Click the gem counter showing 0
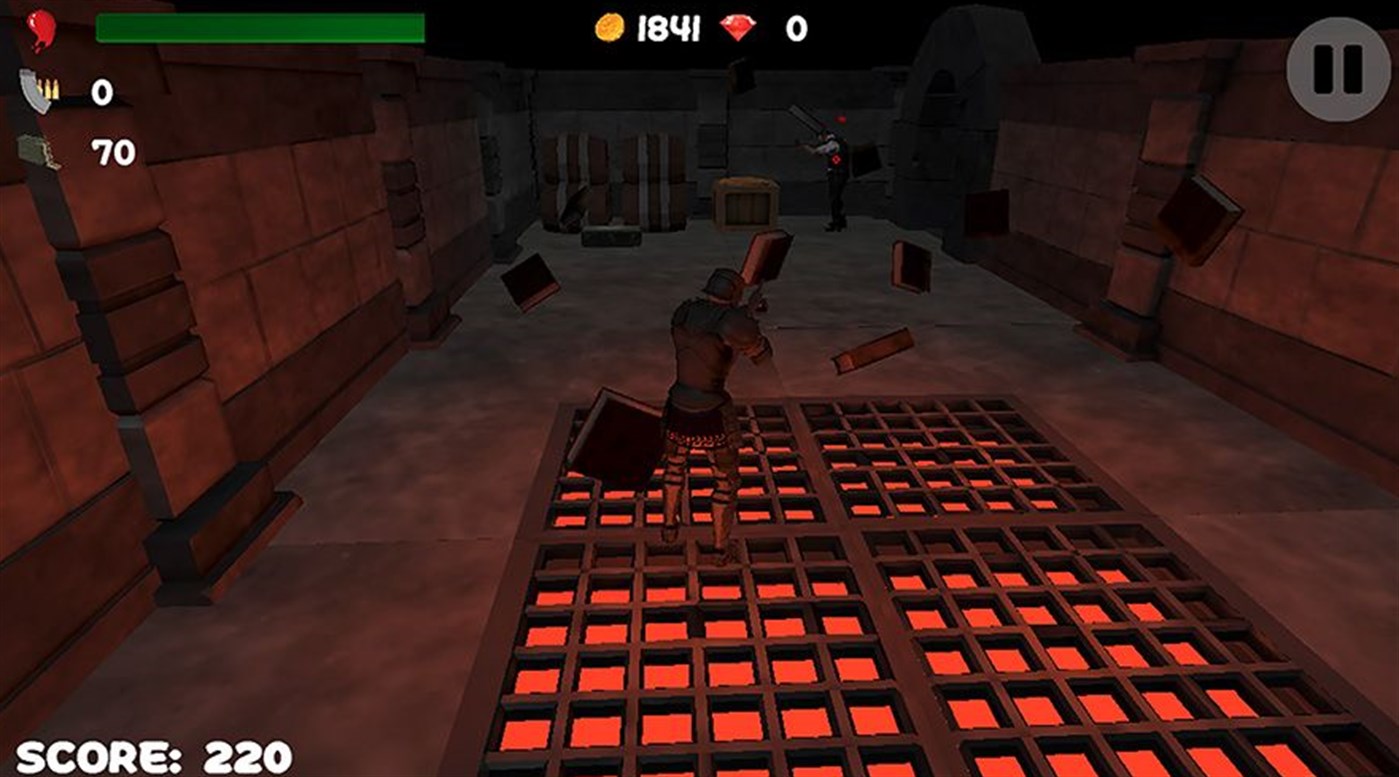 (x=795, y=30)
